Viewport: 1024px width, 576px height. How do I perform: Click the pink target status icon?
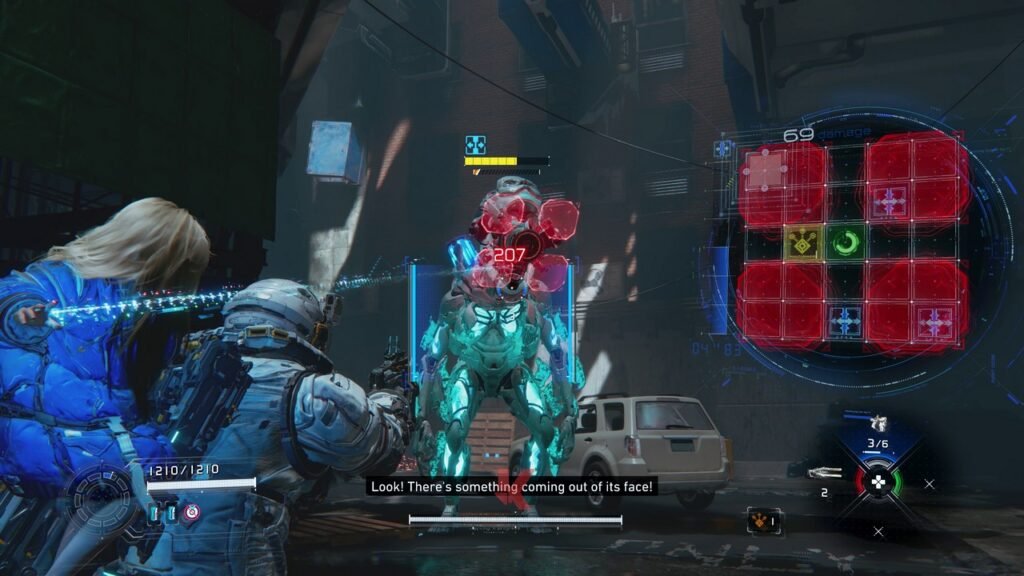point(192,512)
